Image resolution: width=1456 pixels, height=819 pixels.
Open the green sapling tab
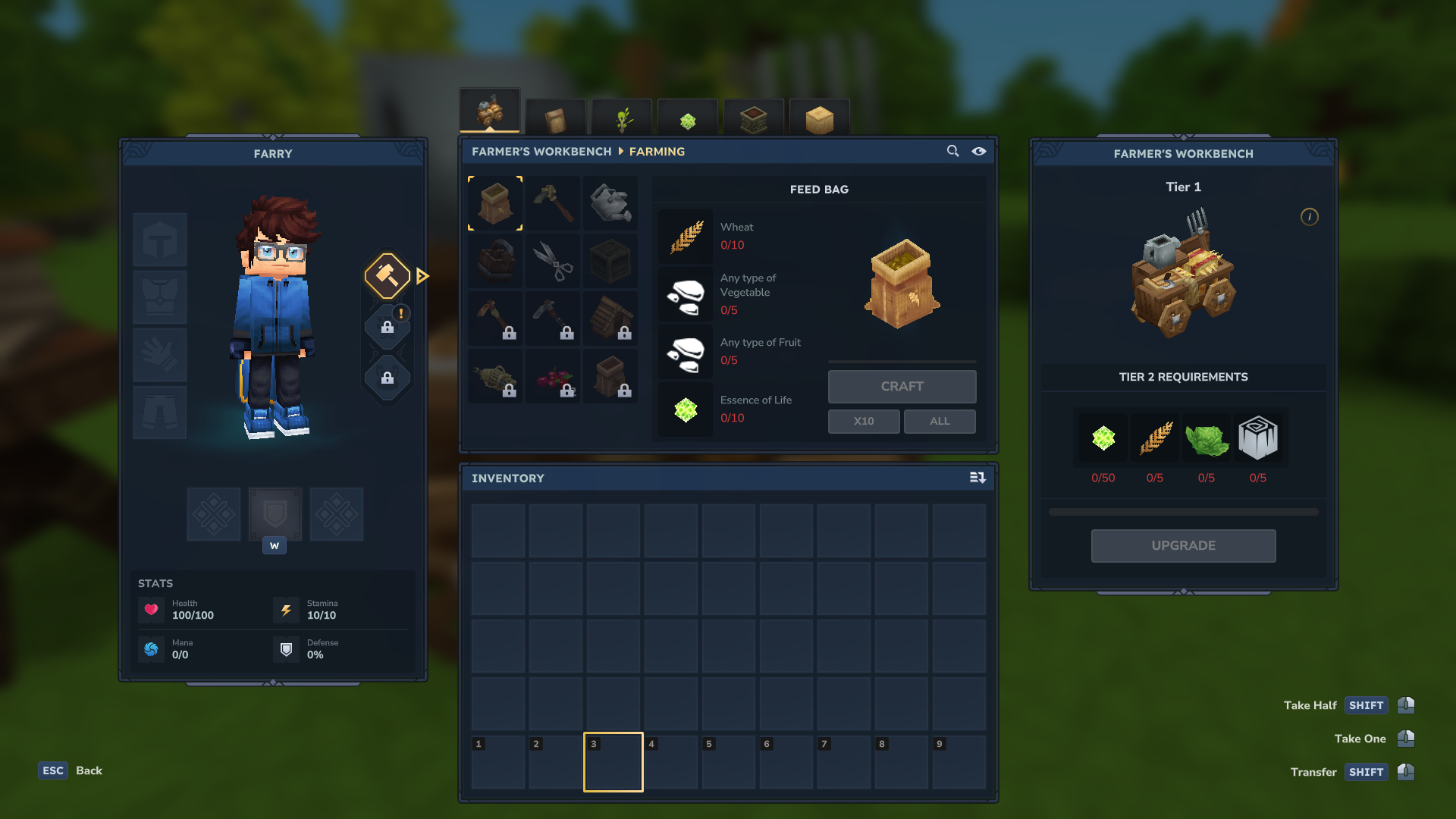click(x=622, y=118)
